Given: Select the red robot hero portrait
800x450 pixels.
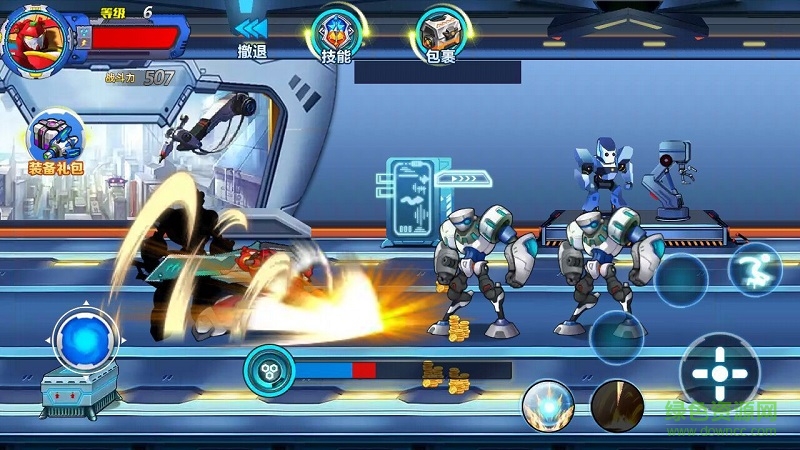Looking at the screenshot, I should (34, 40).
